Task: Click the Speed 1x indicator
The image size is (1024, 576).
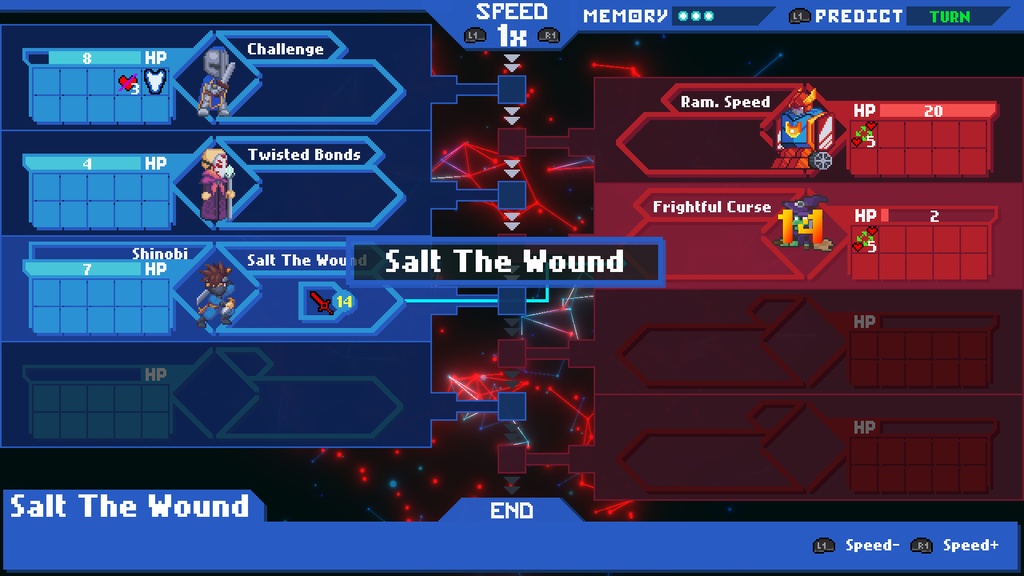Action: [511, 25]
